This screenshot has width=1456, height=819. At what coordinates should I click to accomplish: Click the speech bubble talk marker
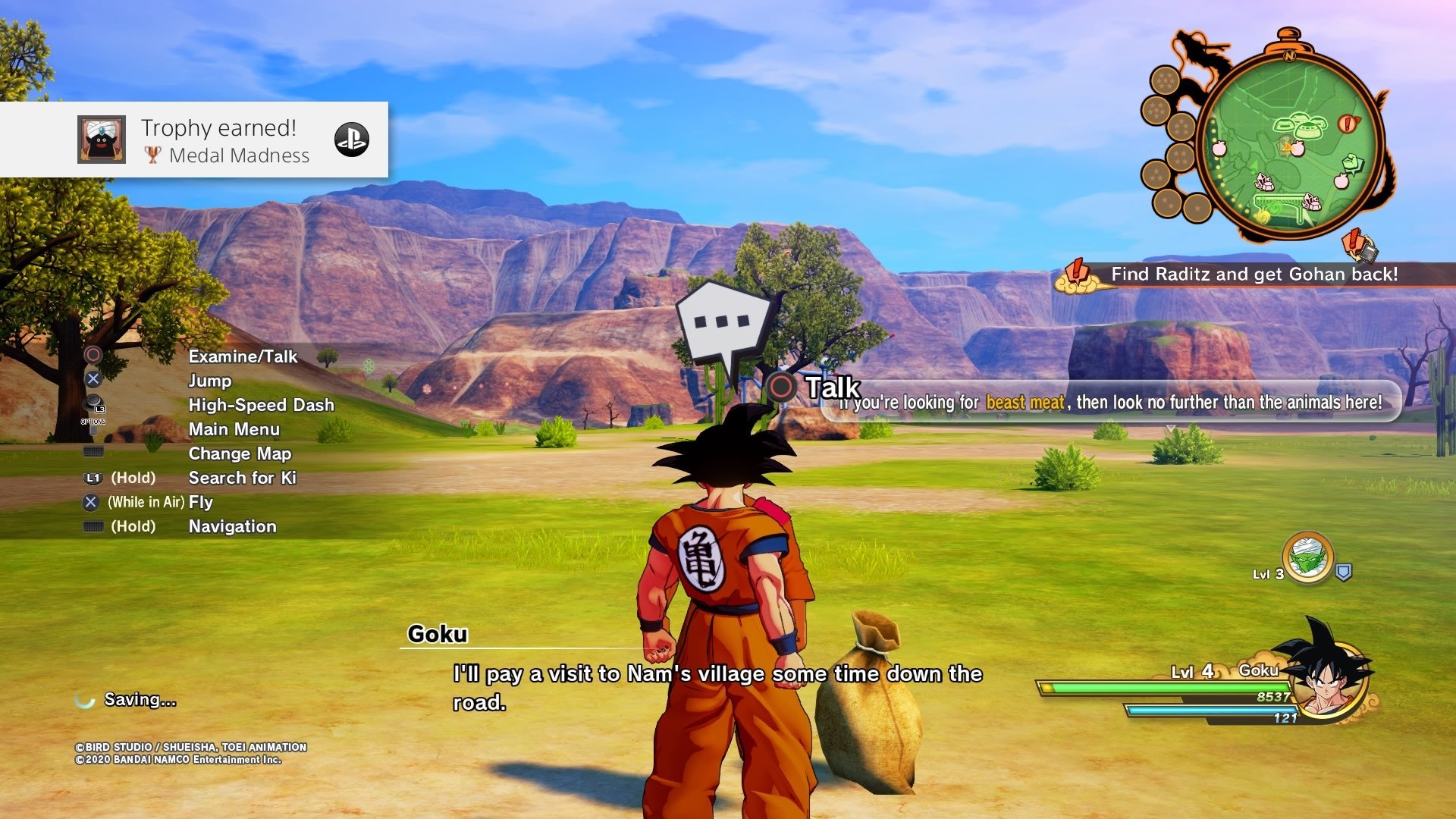[722, 324]
